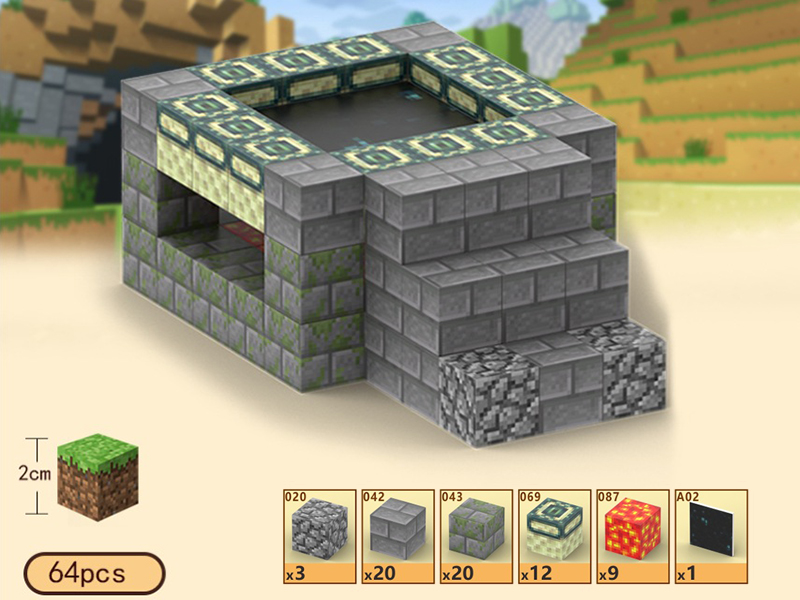Choose the stone brick block slot 042

tap(398, 535)
